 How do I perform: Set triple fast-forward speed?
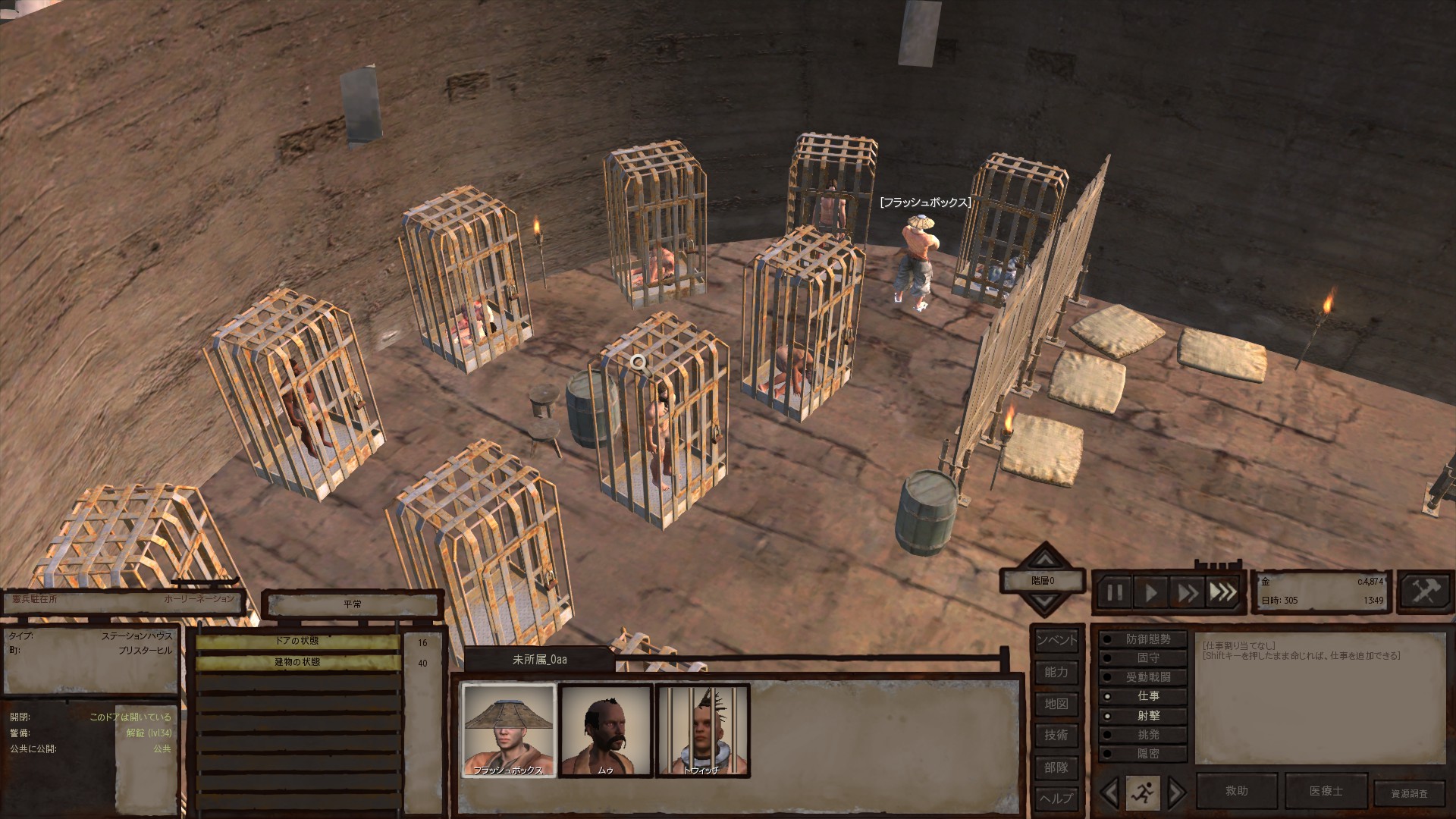(1222, 592)
